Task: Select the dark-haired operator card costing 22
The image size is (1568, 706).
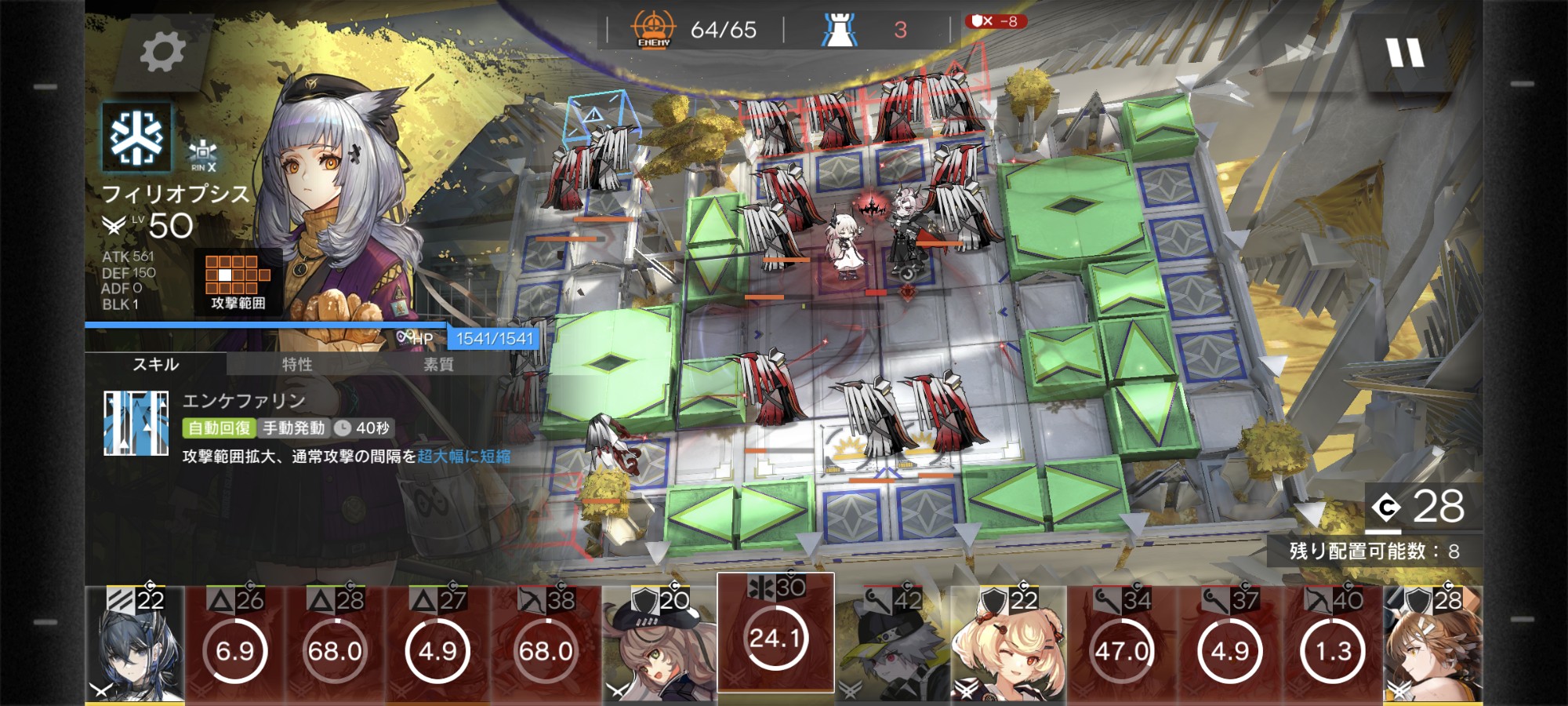Action: [x=135, y=645]
